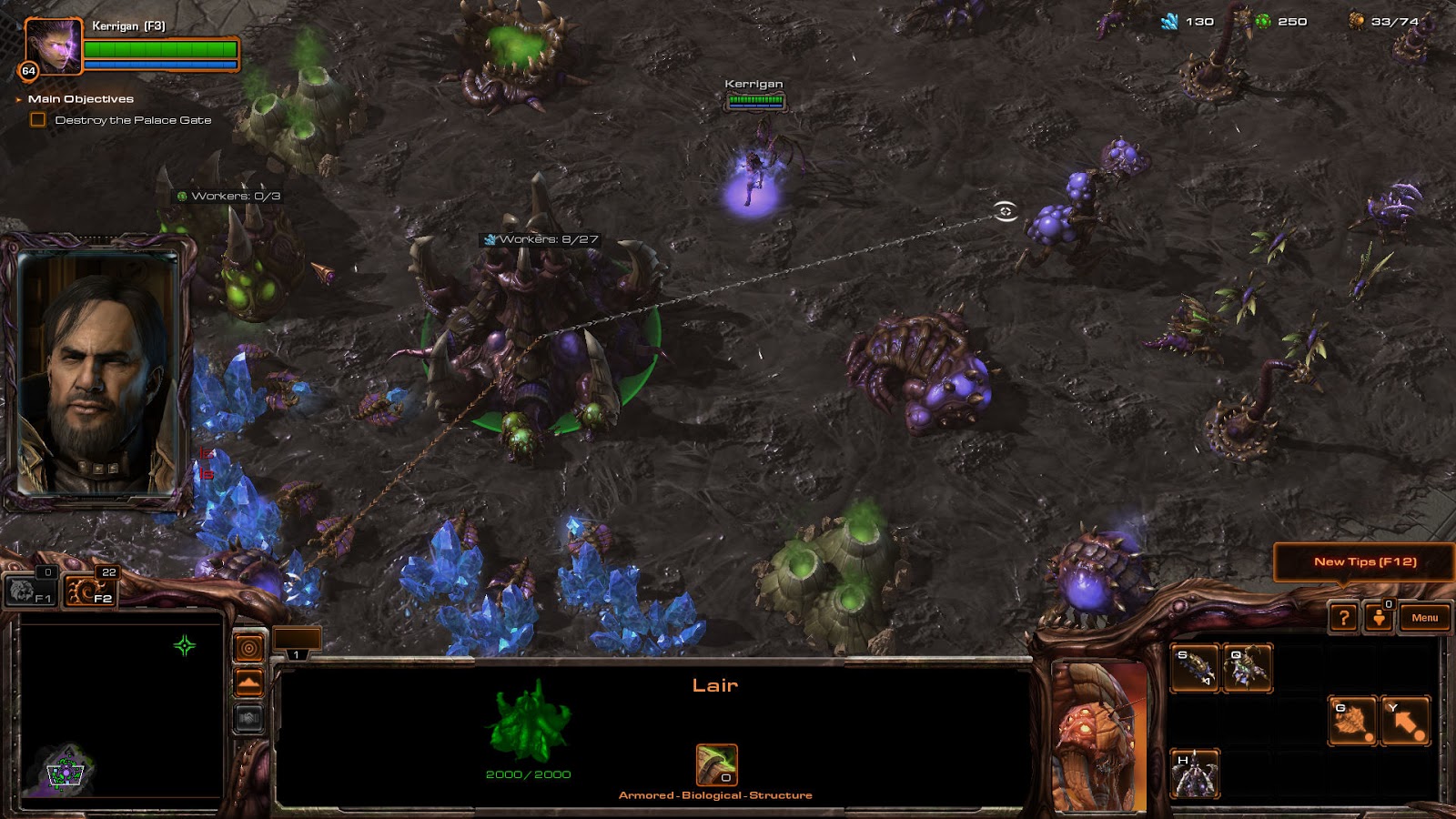Click the Lair unit portrait

pos(1099,737)
